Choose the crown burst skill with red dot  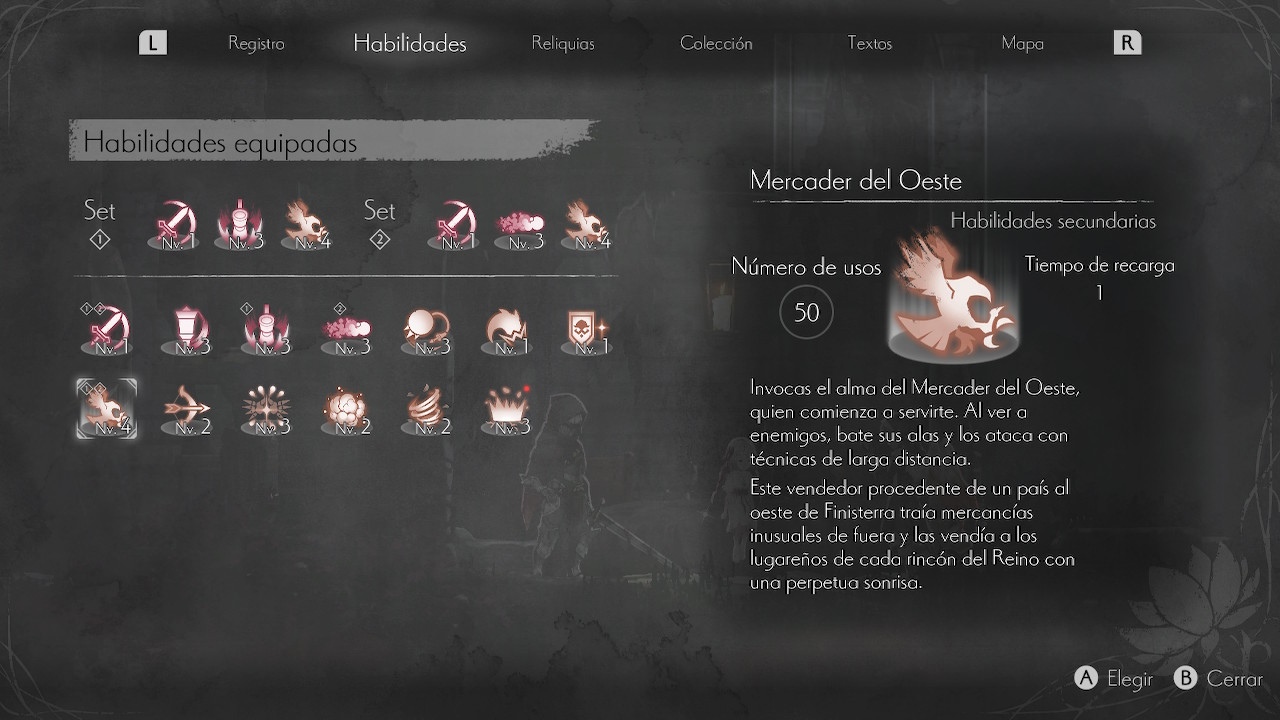click(x=507, y=410)
